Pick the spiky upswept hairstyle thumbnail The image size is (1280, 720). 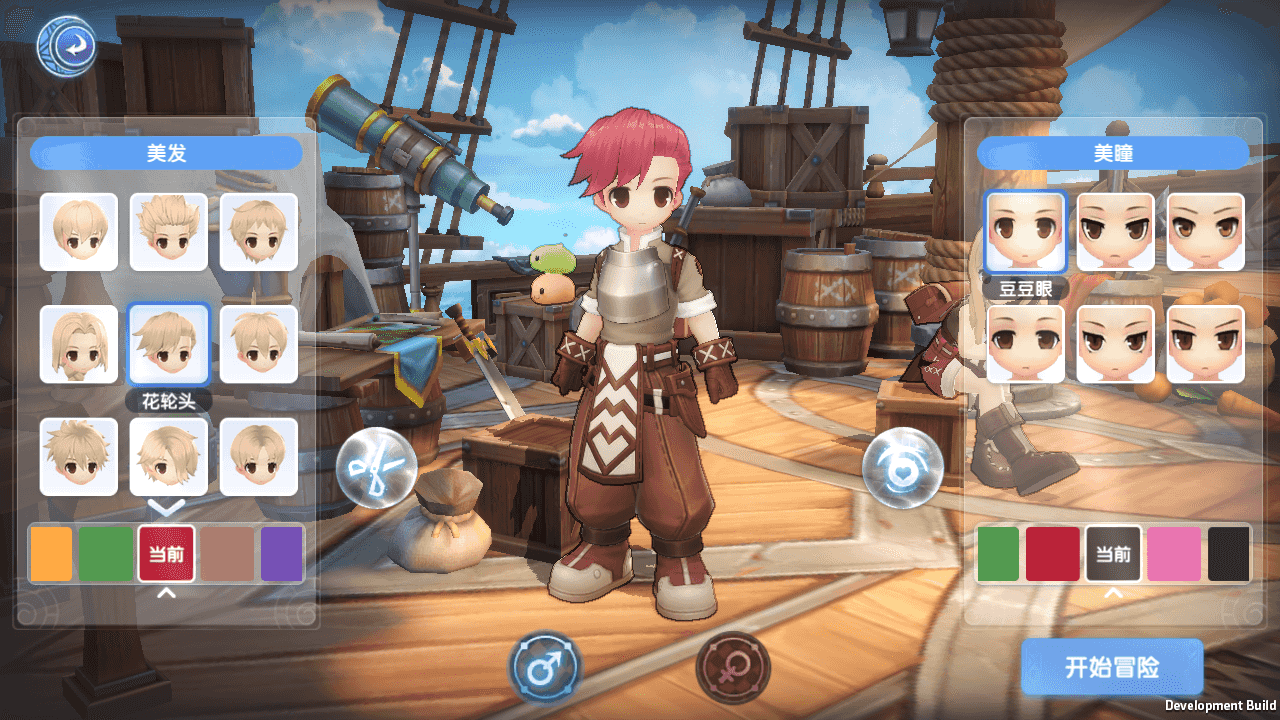(168, 232)
